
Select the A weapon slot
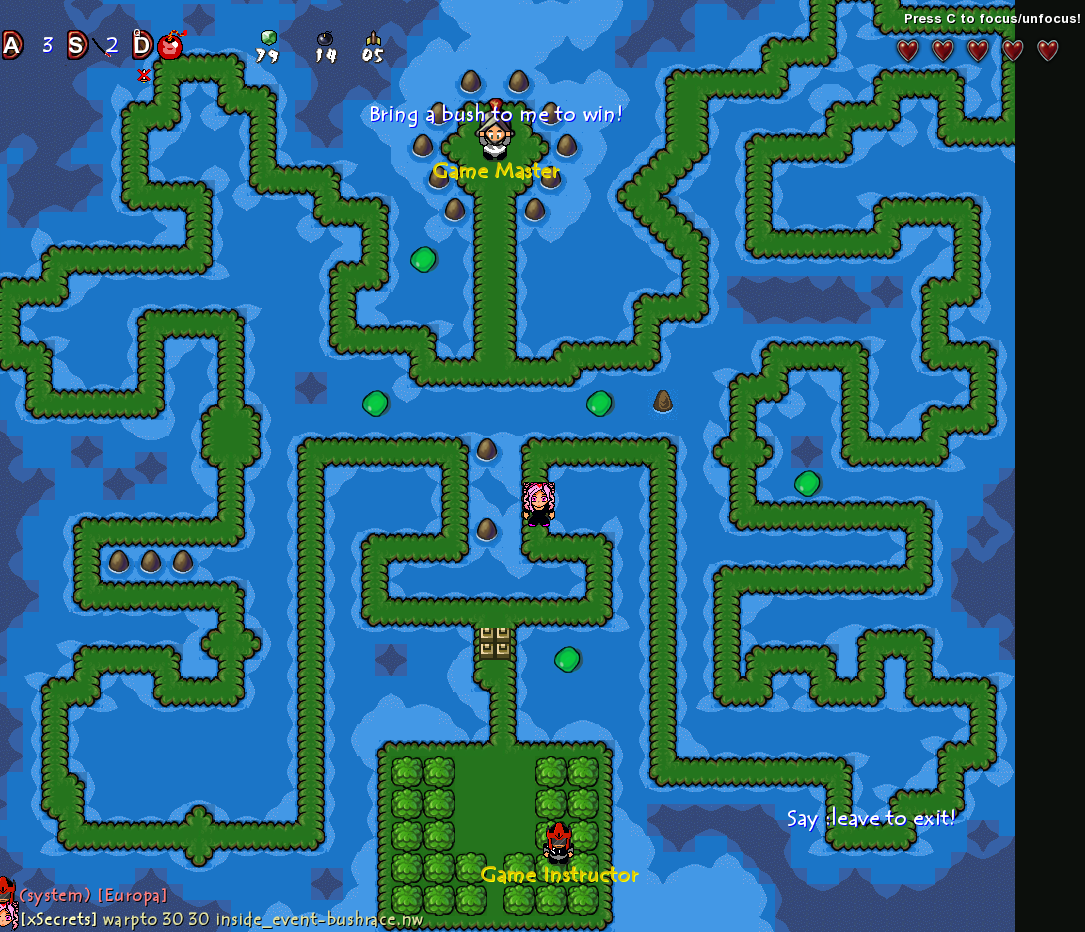pyautogui.click(x=12, y=45)
